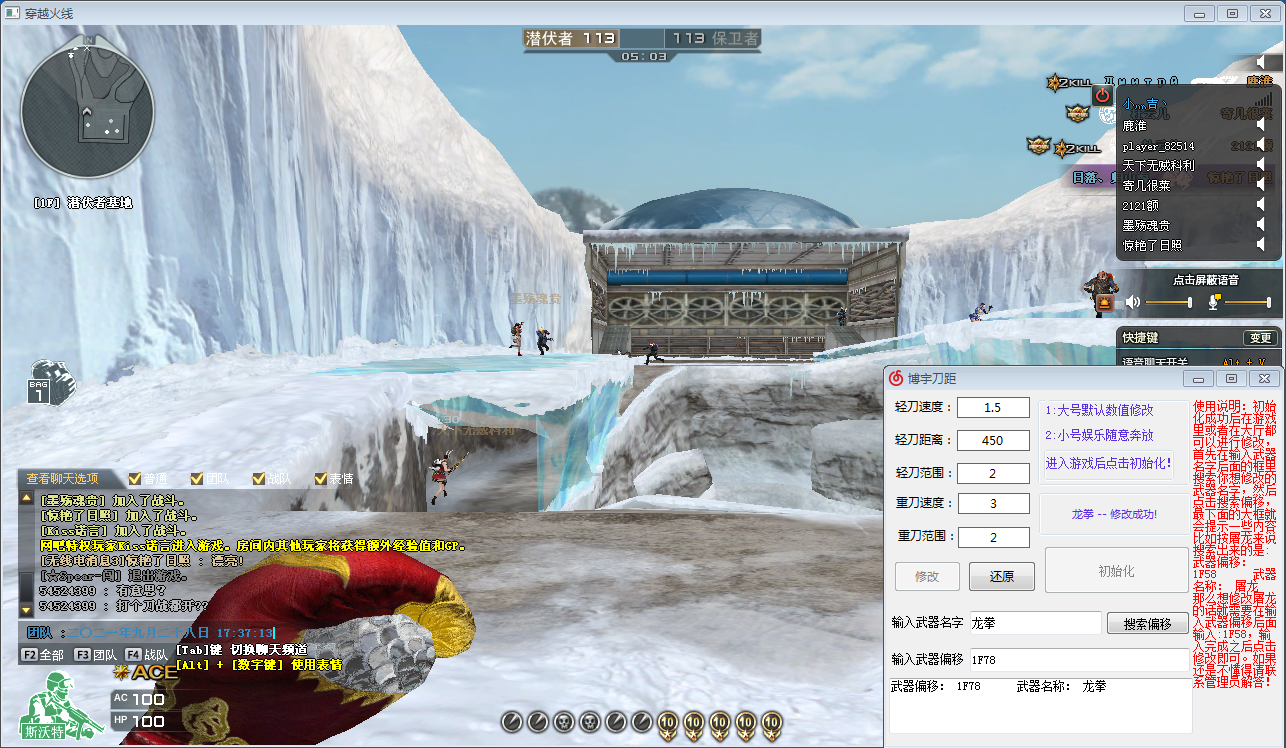The height and width of the screenshot is (748, 1286).
Task: Click the 变更 hotkey change button
Action: [1259, 338]
